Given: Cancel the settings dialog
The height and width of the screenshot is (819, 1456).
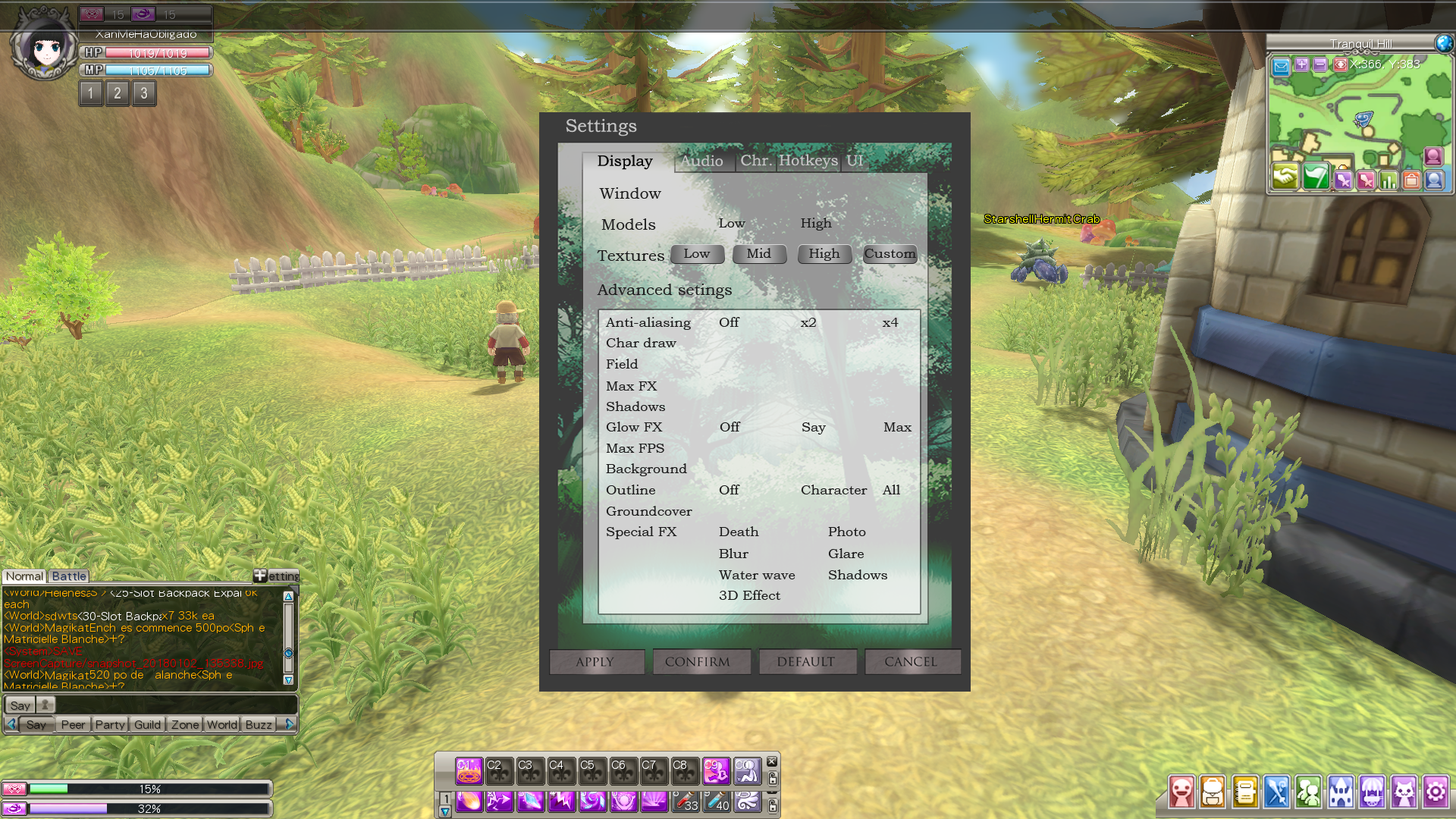Looking at the screenshot, I should (912, 662).
